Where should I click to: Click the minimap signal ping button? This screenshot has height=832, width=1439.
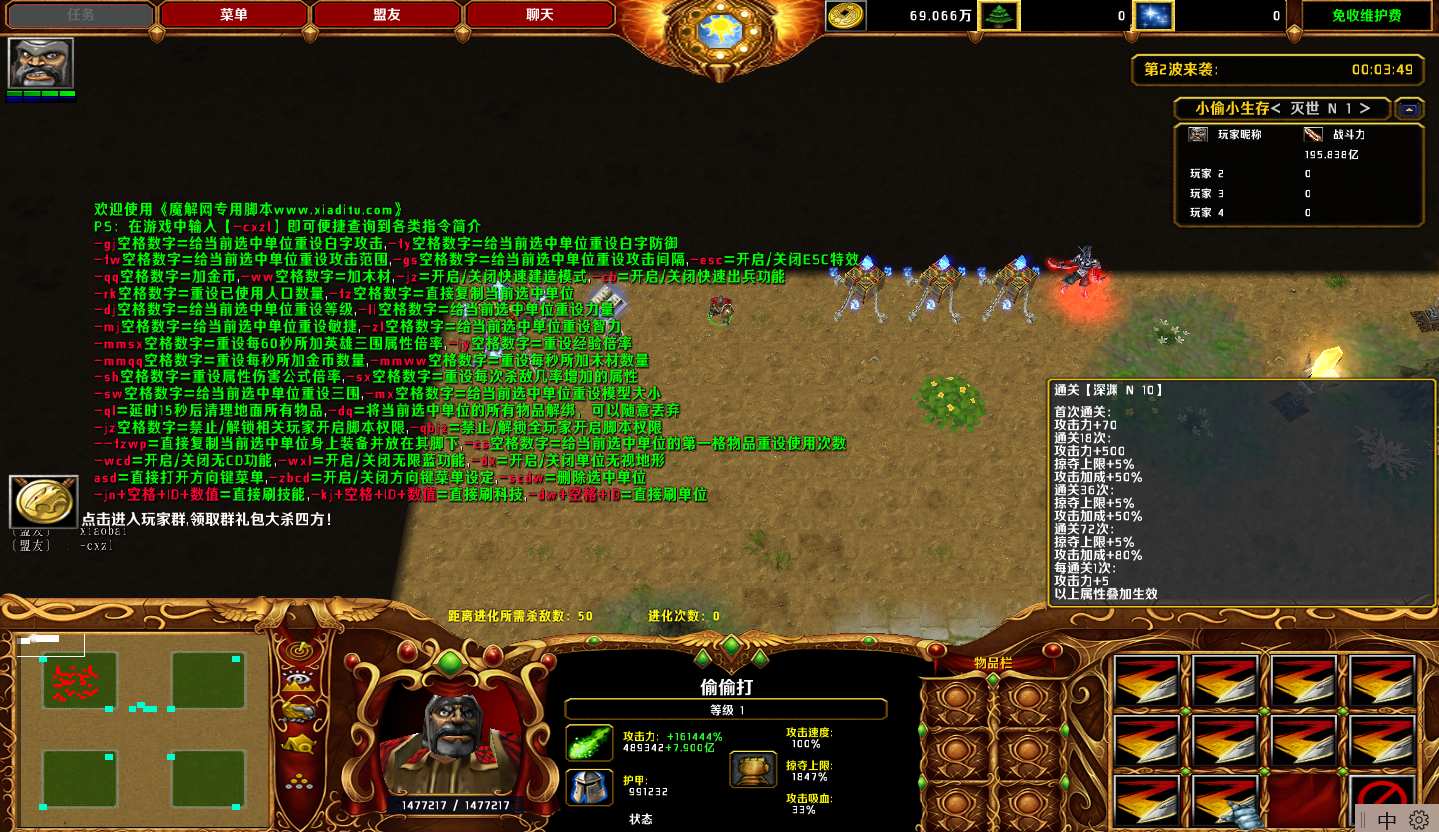[x=297, y=650]
